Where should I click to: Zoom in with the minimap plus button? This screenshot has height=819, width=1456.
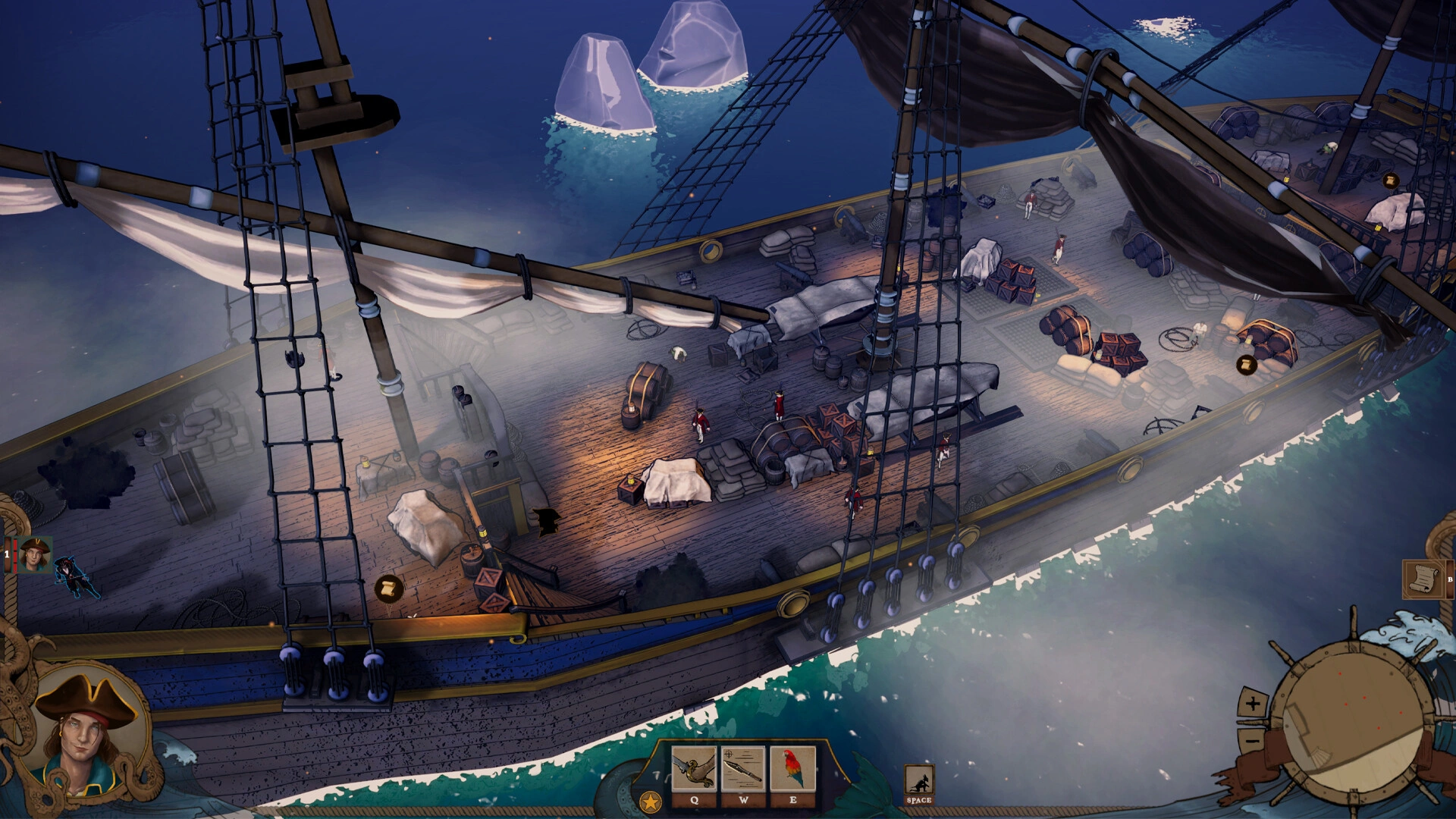pyautogui.click(x=1252, y=704)
